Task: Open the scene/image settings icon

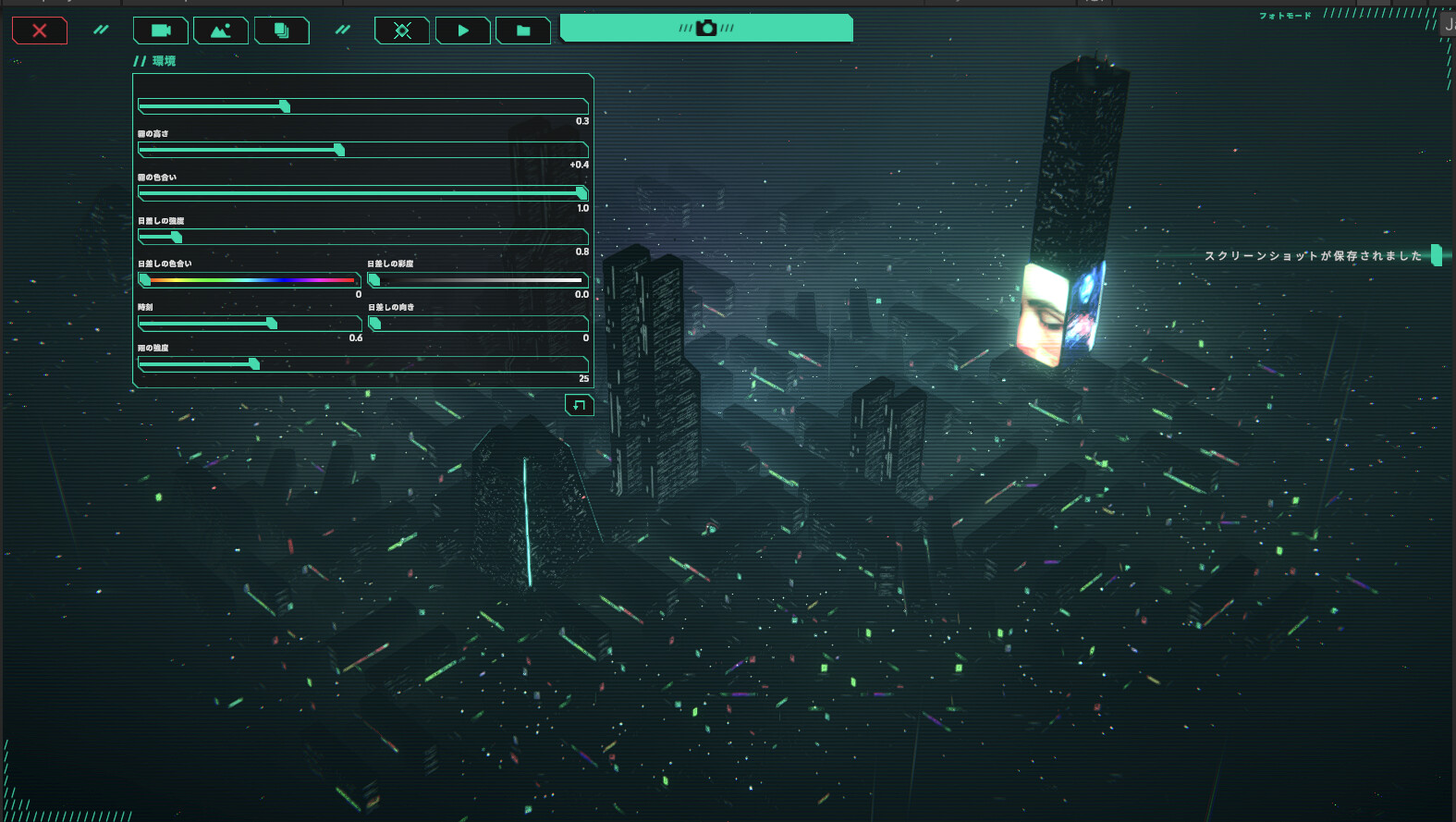Action: point(222,31)
